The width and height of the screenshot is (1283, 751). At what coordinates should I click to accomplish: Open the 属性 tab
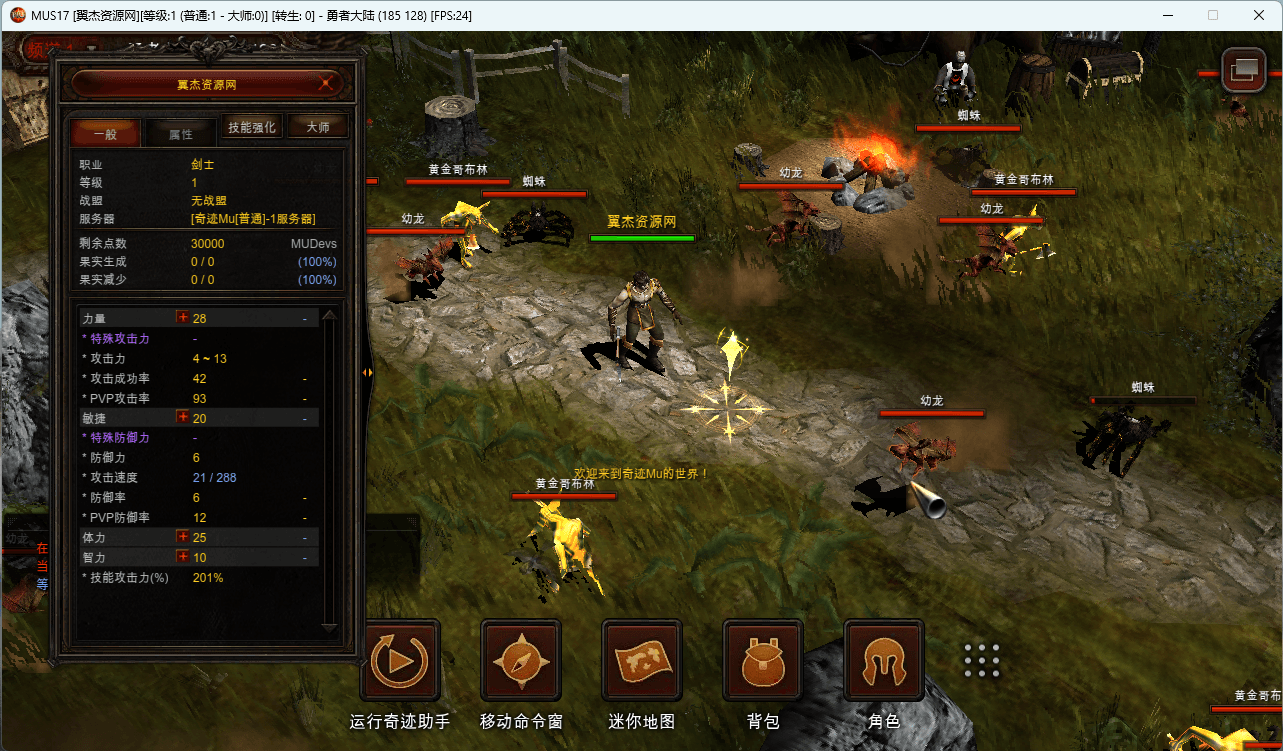(181, 132)
